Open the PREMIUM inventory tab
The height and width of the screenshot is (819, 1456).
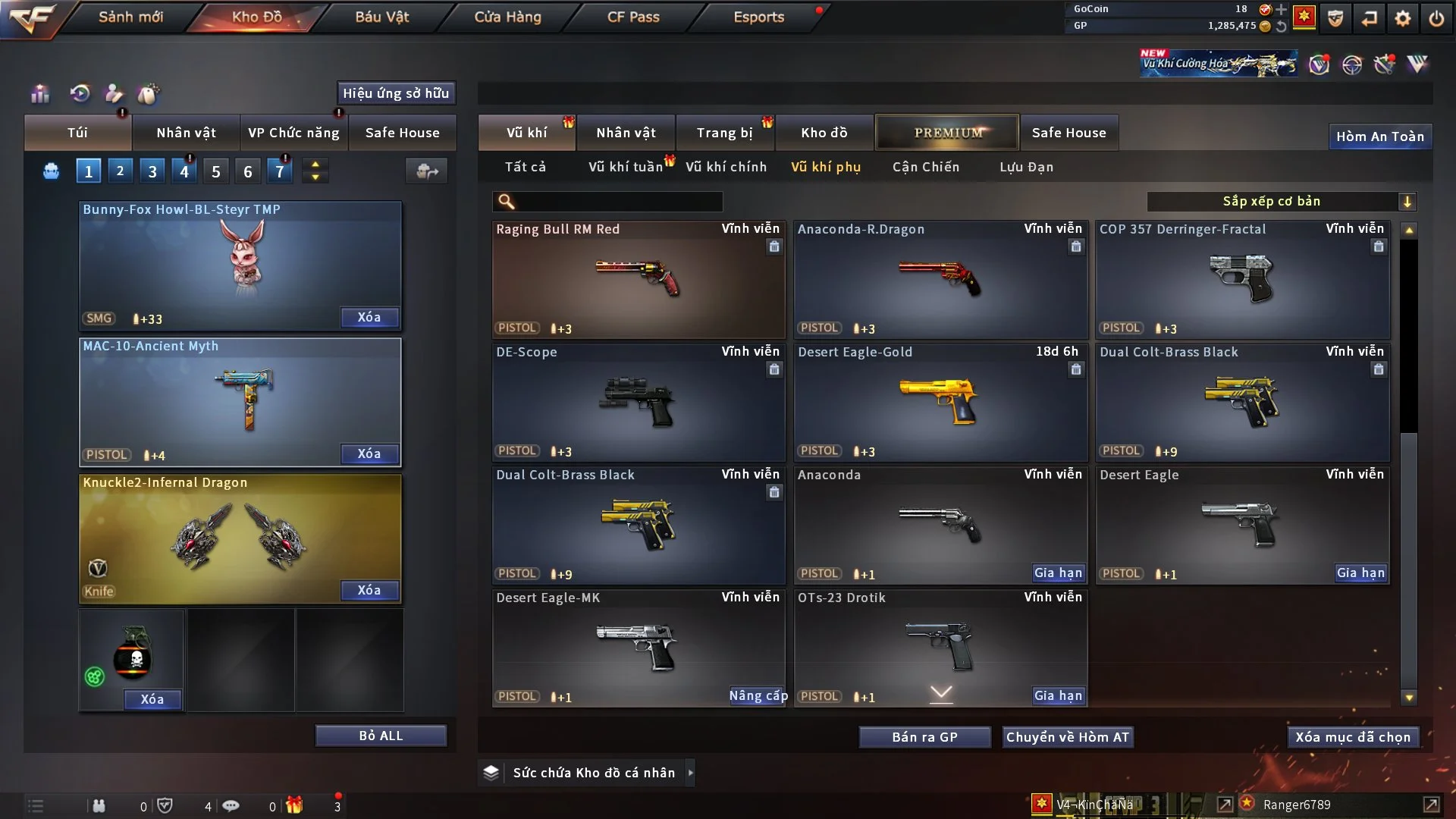pos(947,133)
